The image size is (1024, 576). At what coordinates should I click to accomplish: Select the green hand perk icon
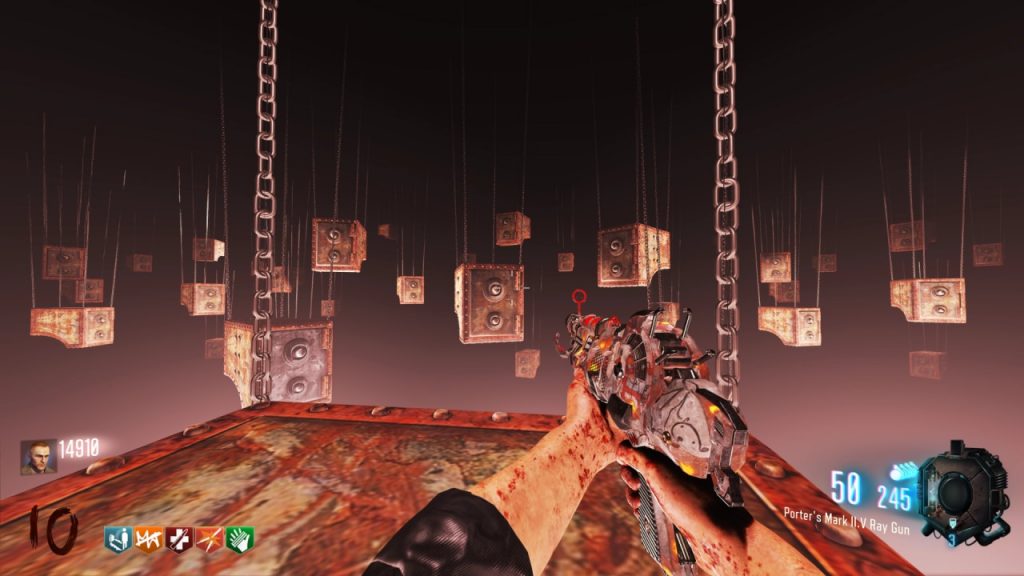point(239,539)
